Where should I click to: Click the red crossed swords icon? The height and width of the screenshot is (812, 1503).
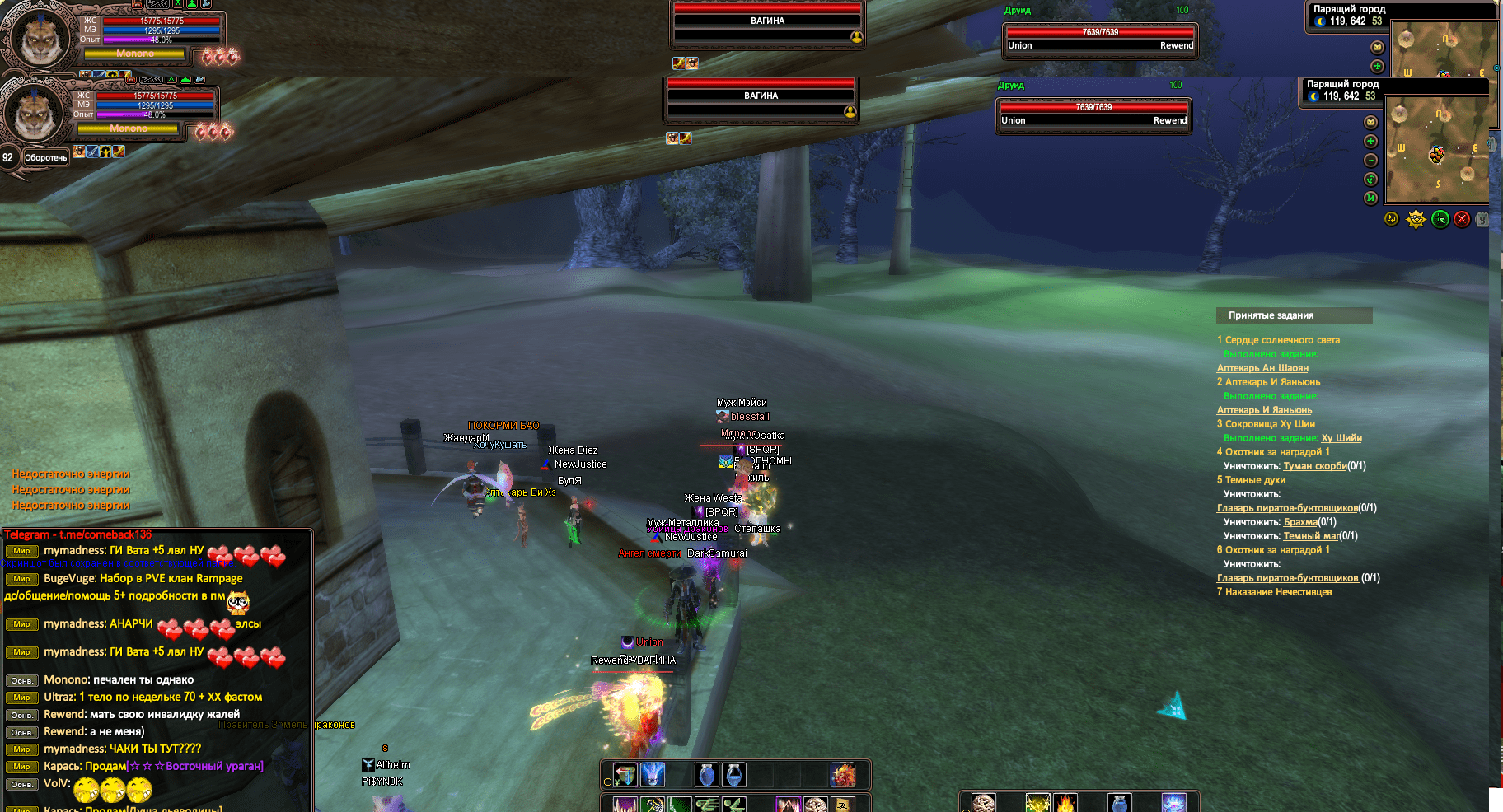point(1462,219)
